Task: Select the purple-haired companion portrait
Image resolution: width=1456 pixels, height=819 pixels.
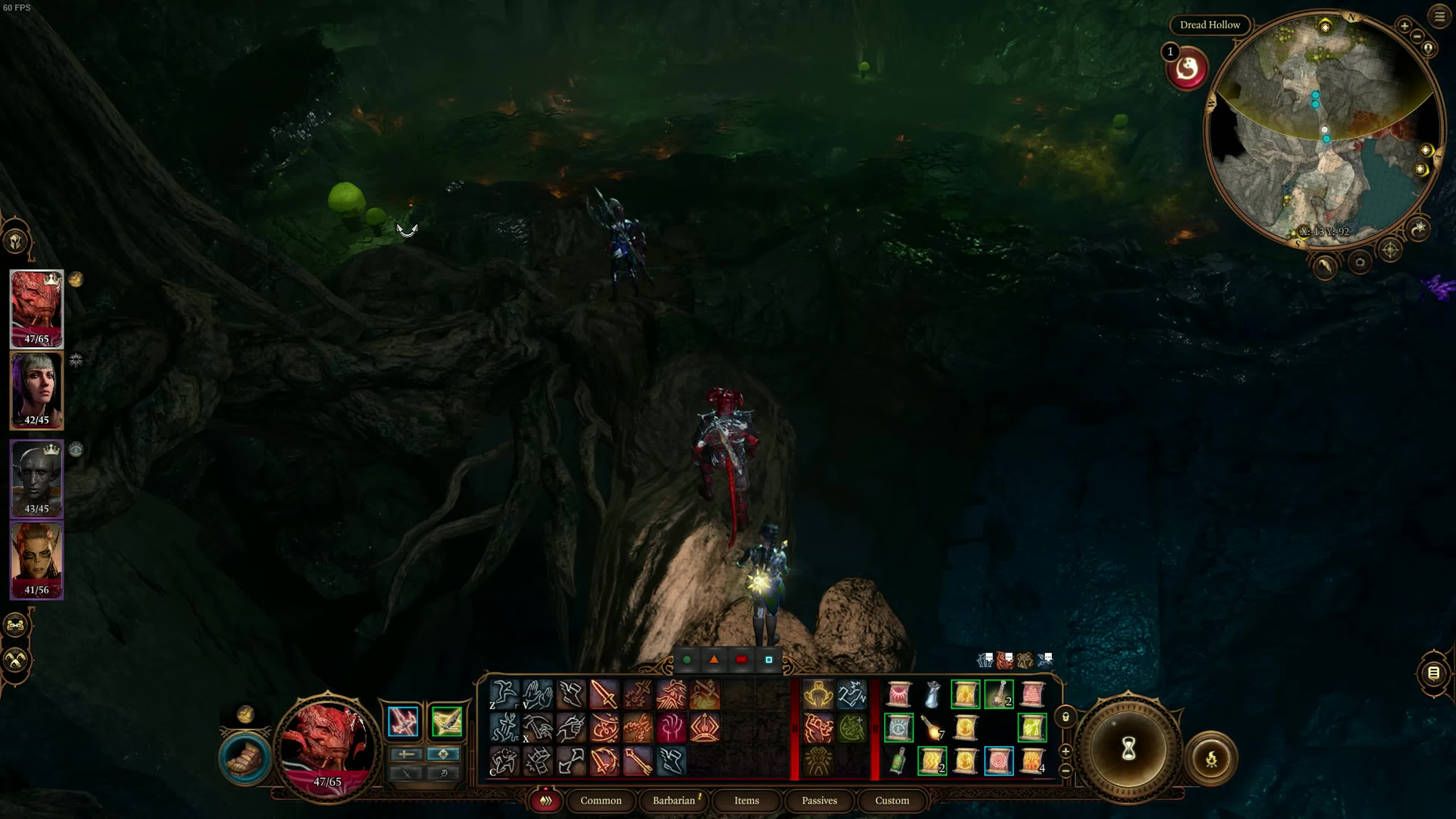Action: [37, 390]
